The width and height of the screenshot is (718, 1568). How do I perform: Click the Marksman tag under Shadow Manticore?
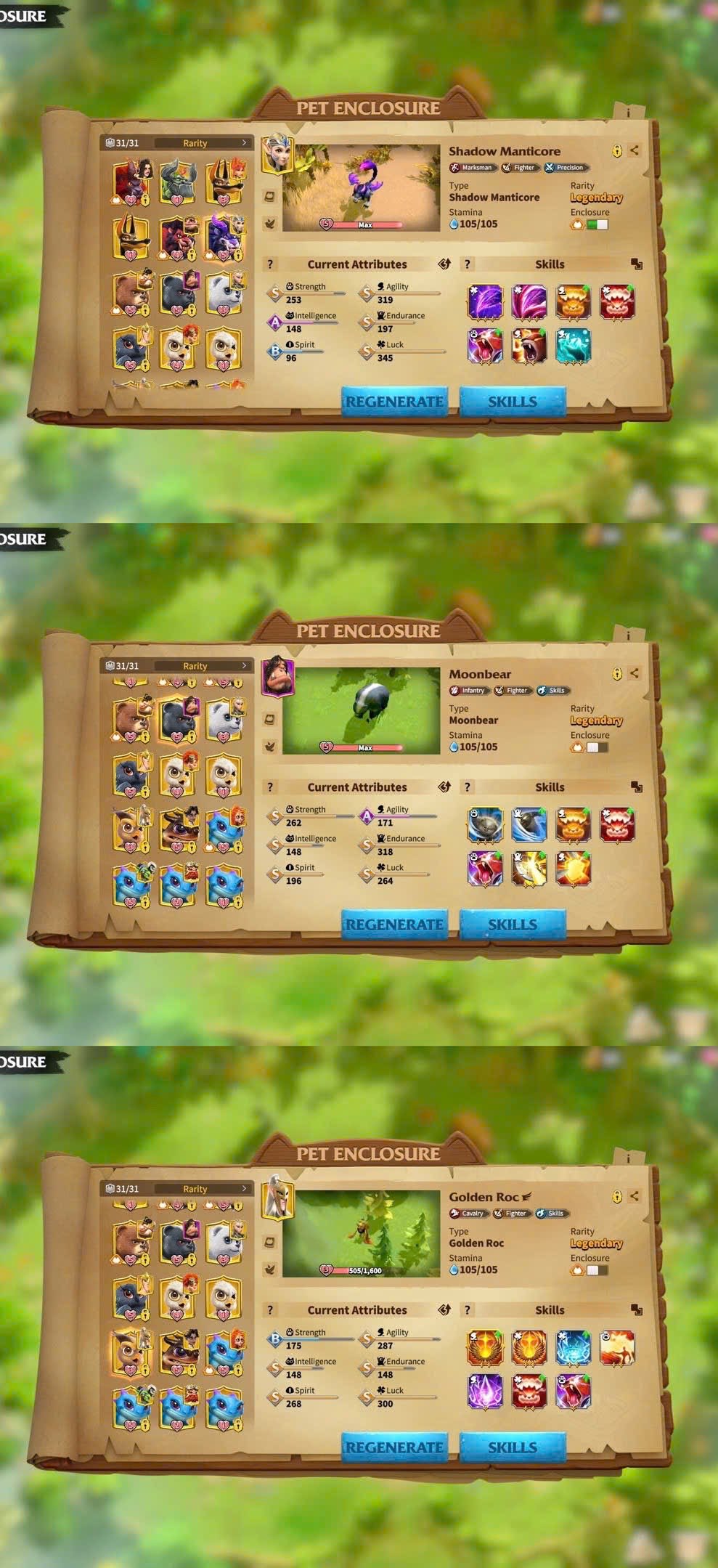pos(472,168)
